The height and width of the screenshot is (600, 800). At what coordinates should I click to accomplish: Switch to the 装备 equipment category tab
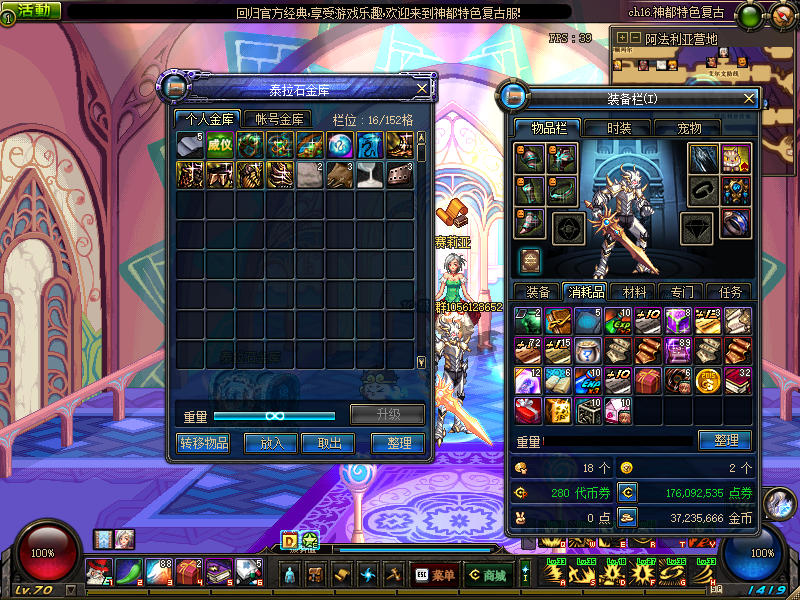pos(538,292)
